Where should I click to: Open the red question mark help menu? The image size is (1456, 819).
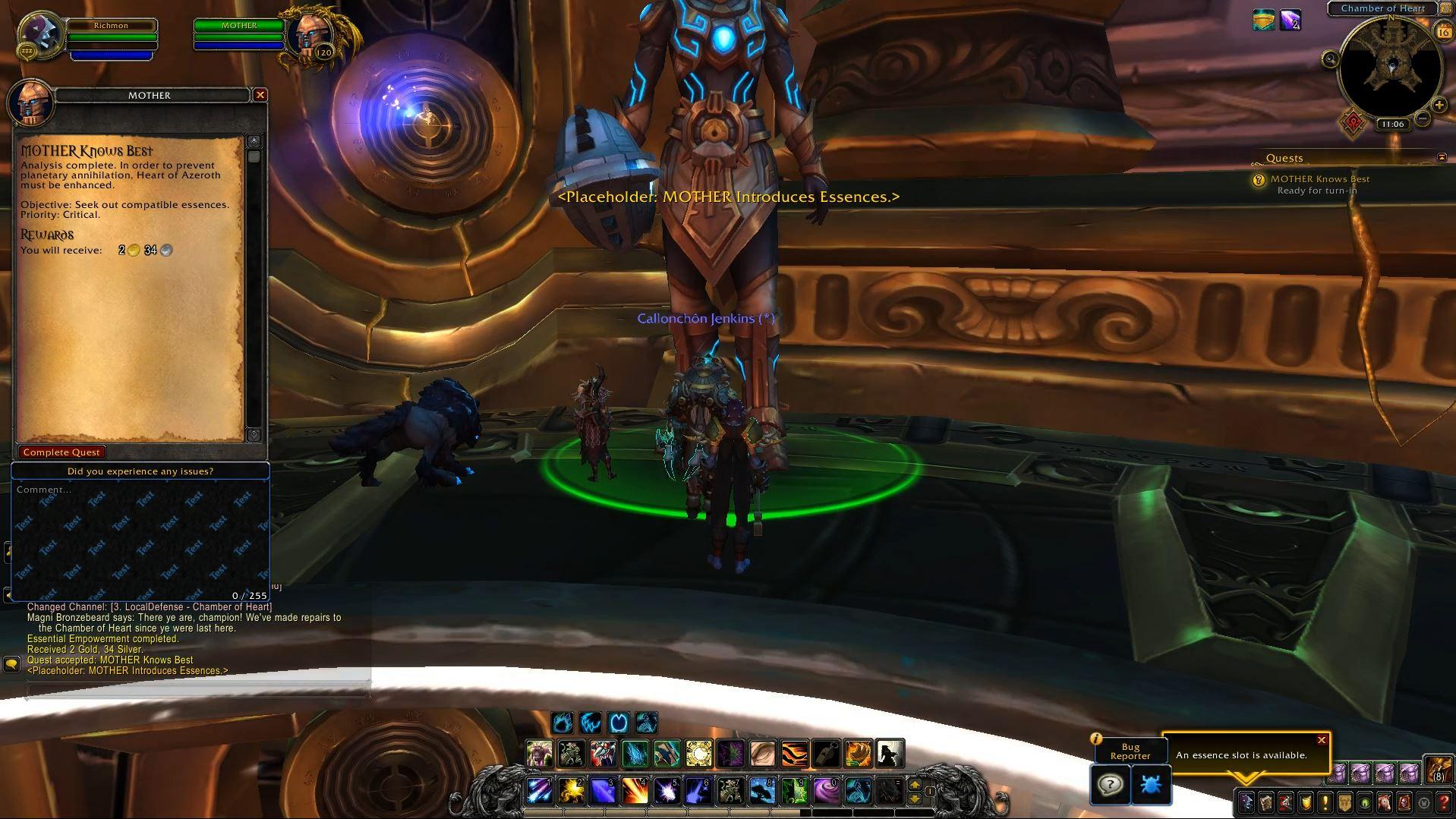(1444, 802)
